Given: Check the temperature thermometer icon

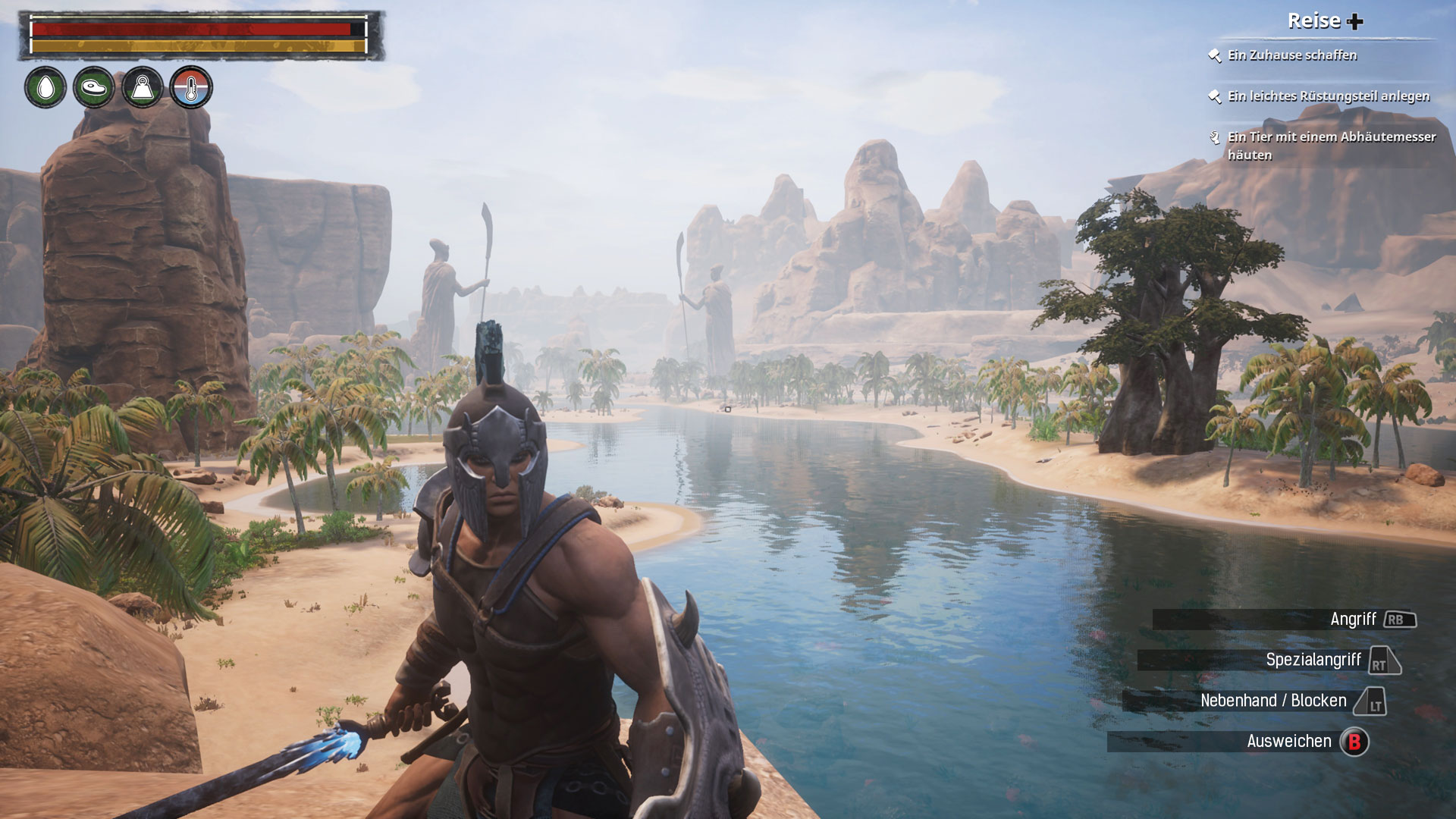Looking at the screenshot, I should click(x=191, y=88).
